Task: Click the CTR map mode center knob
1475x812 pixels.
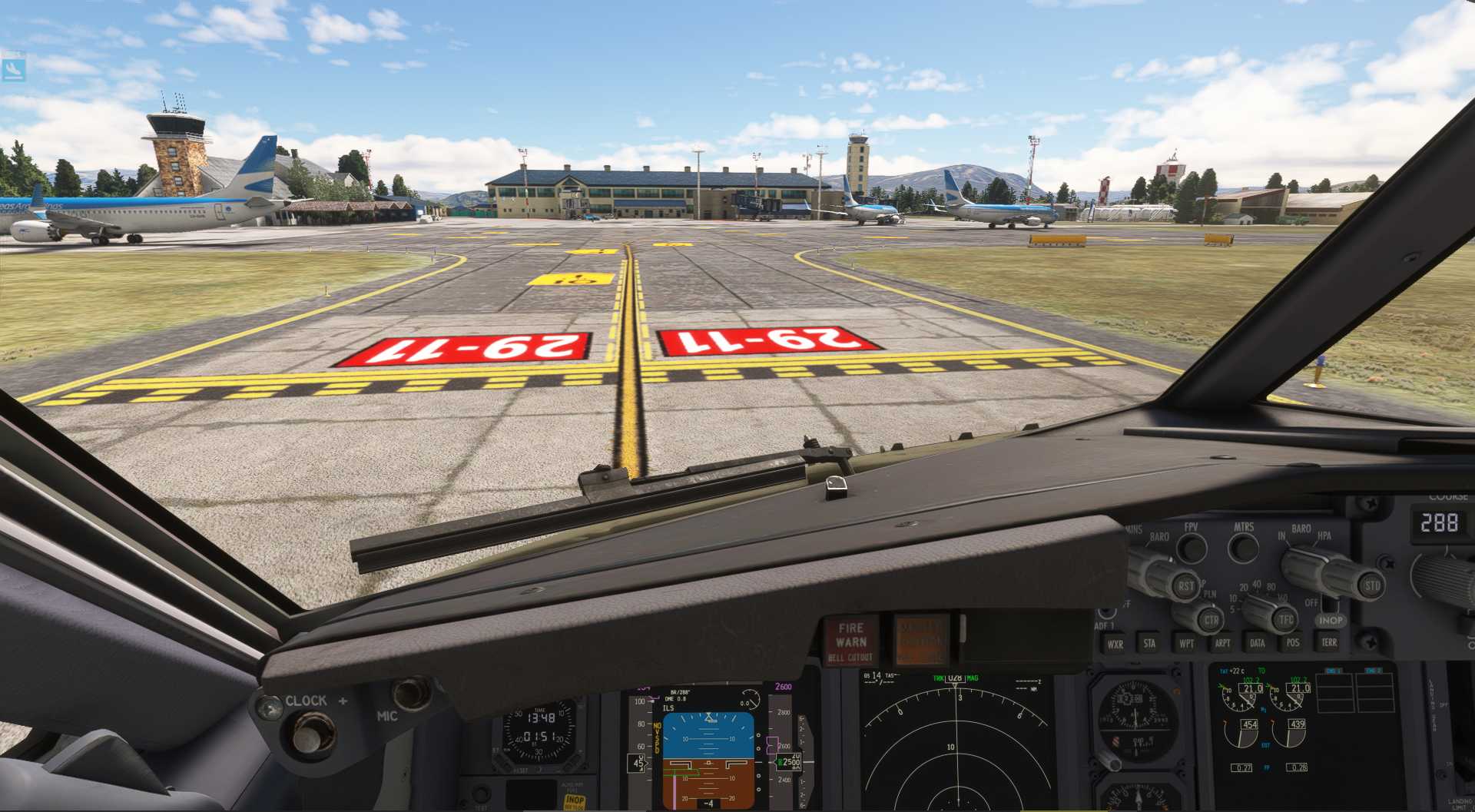Action: point(1210,620)
